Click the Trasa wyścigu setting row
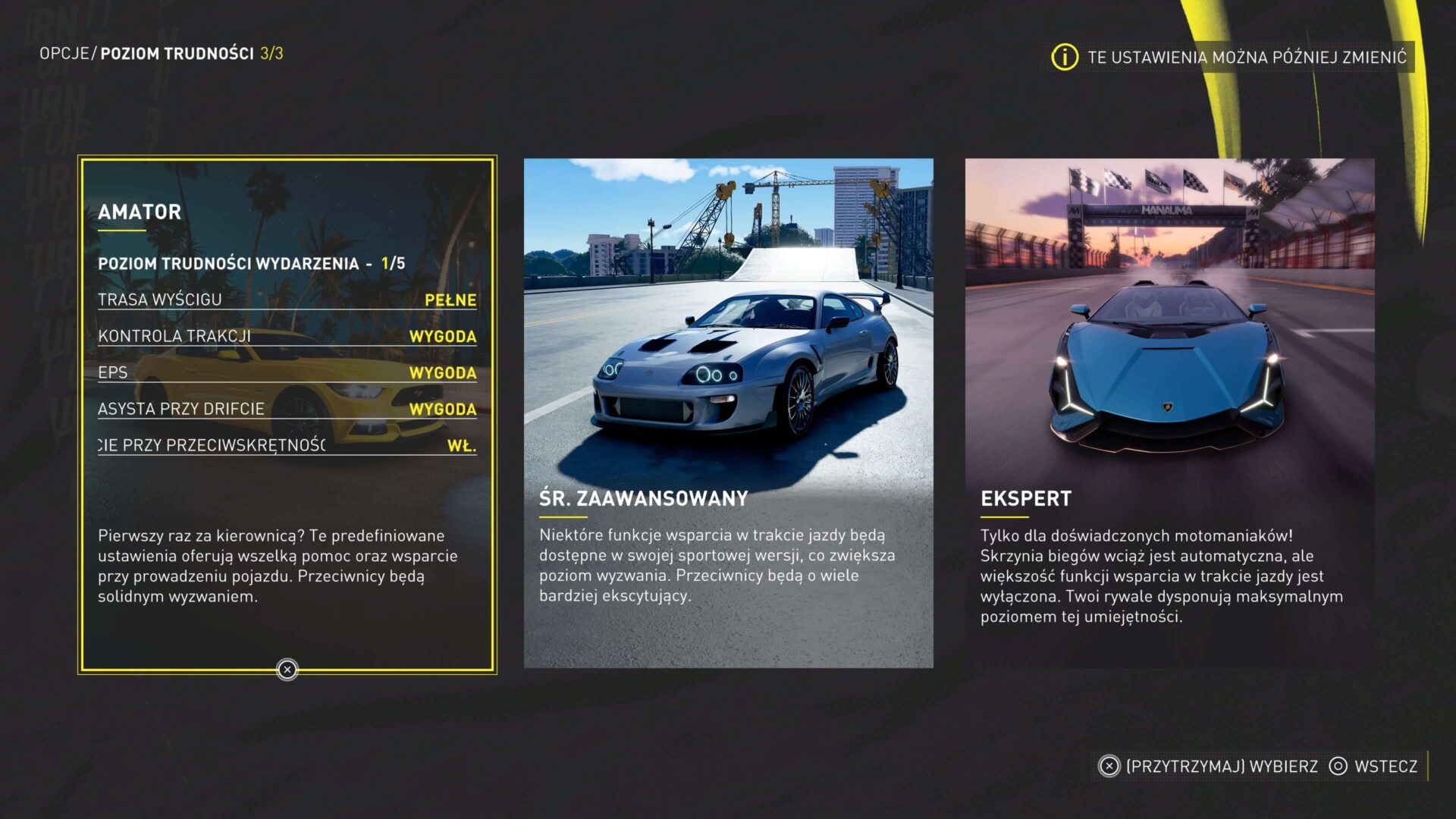The height and width of the screenshot is (819, 1456). 287,300
